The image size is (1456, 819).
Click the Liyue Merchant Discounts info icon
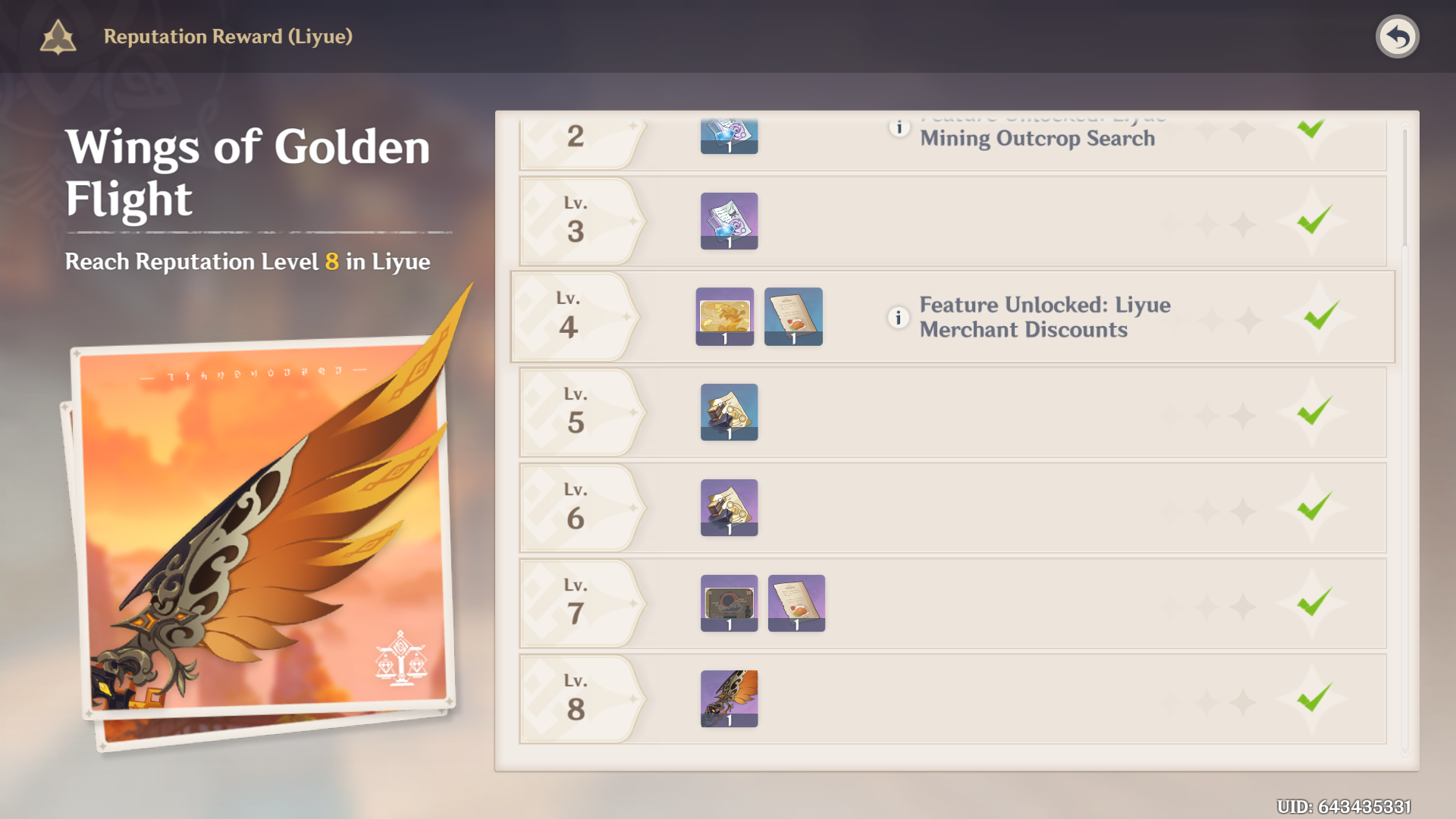point(898,317)
